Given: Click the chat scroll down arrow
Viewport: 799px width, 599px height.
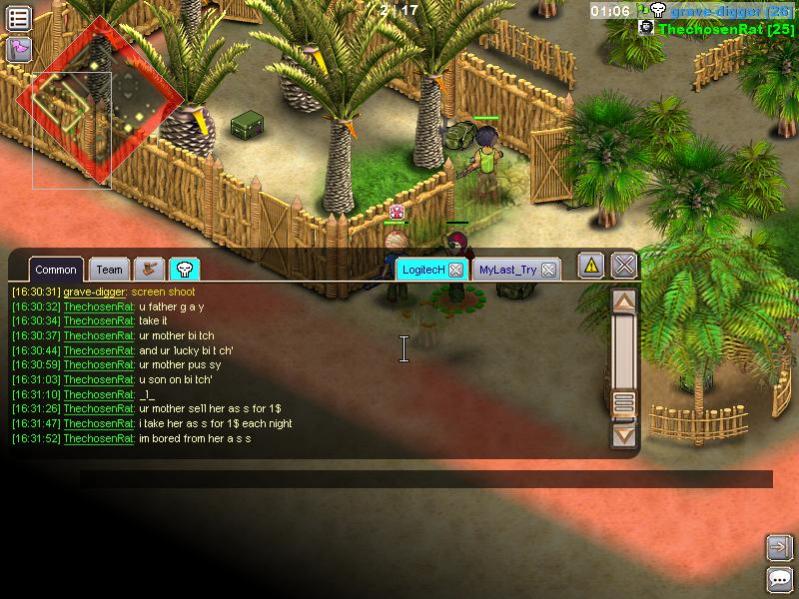Looking at the screenshot, I should tap(624, 435).
